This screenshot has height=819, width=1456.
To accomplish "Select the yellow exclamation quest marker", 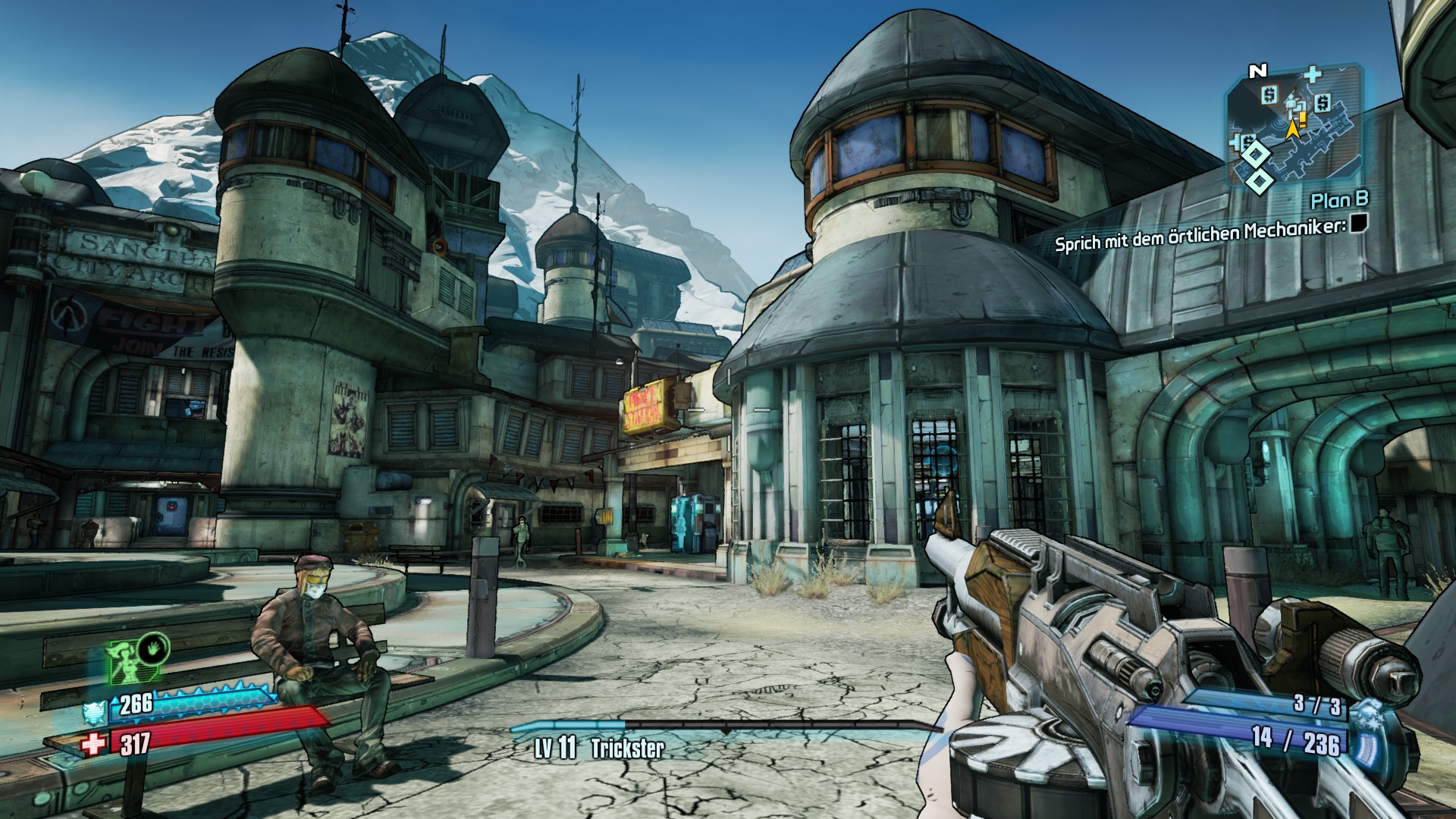I will tap(1303, 118).
